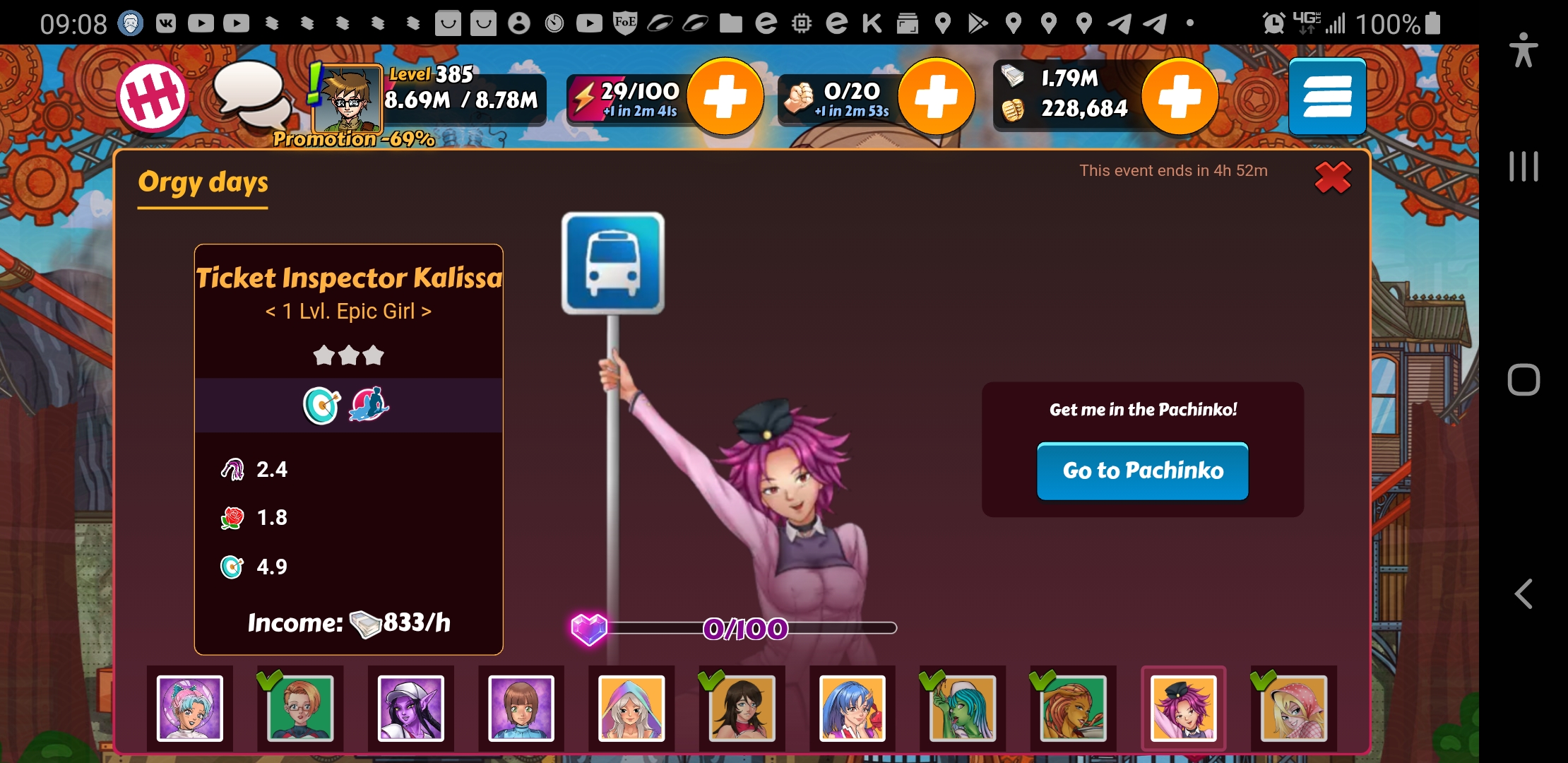
Task: Open the Promotion -69% offer
Action: pos(354,139)
